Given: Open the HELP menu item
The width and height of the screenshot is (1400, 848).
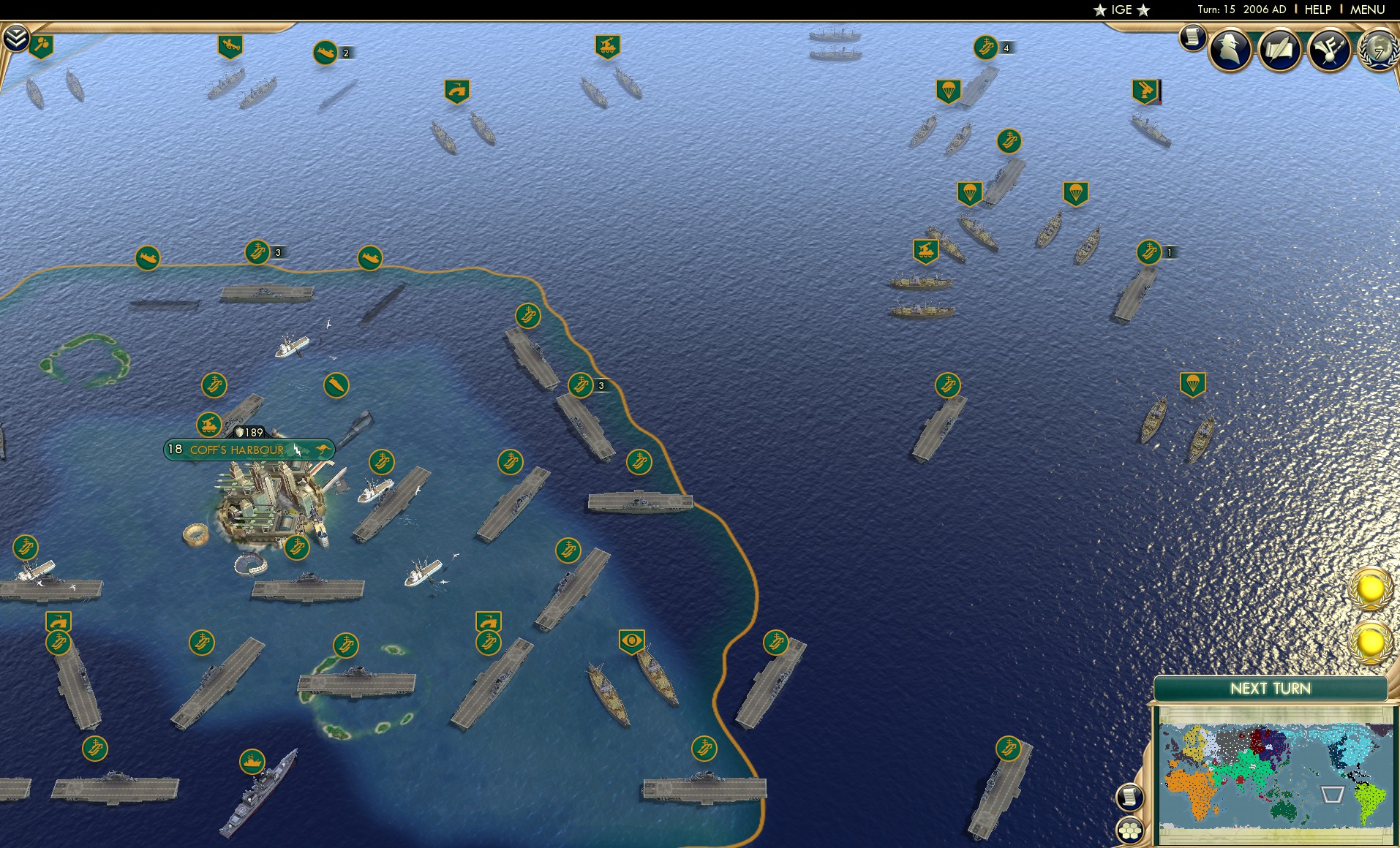Looking at the screenshot, I should [x=1317, y=10].
